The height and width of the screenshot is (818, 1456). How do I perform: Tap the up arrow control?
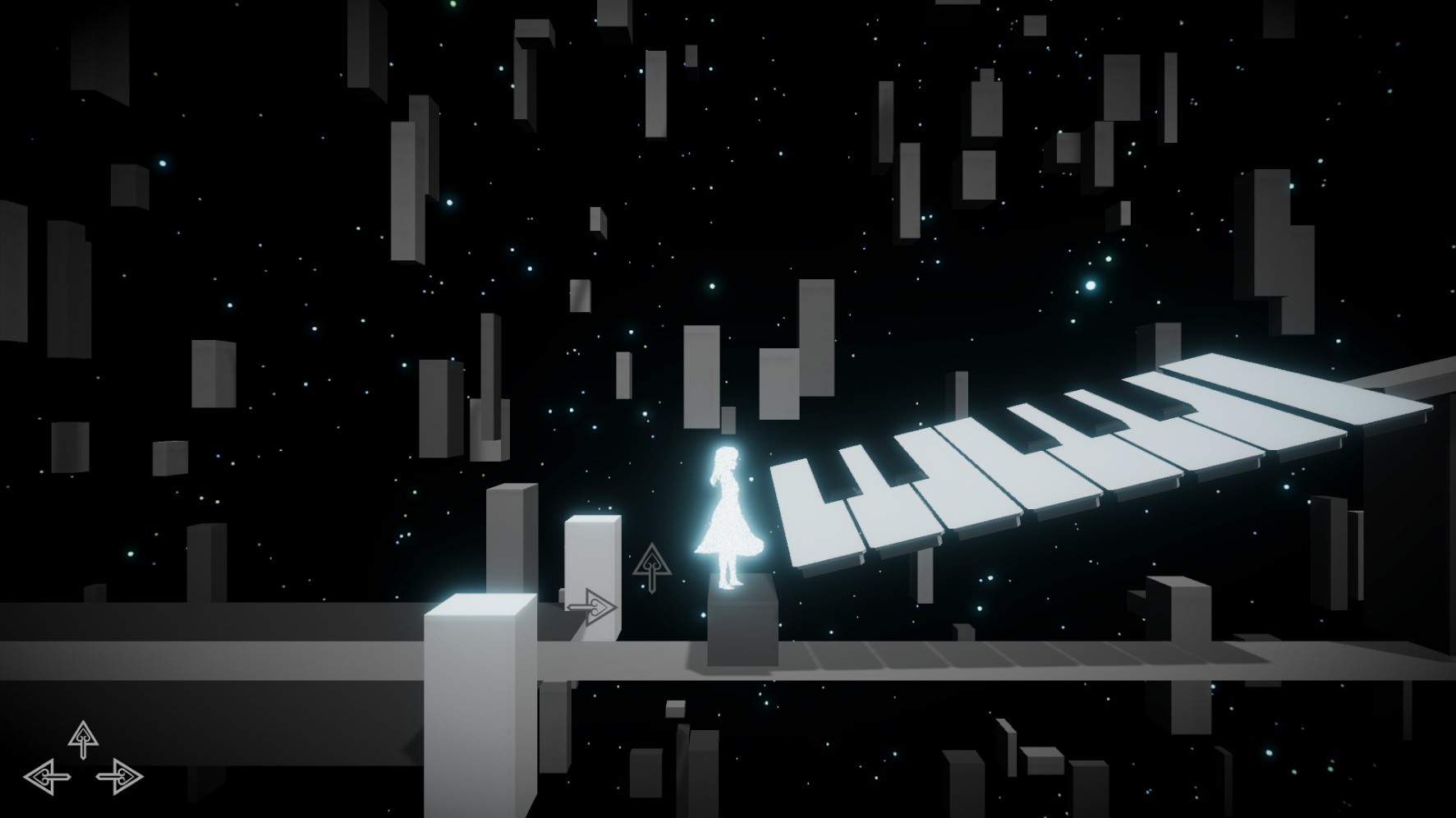coord(83,739)
